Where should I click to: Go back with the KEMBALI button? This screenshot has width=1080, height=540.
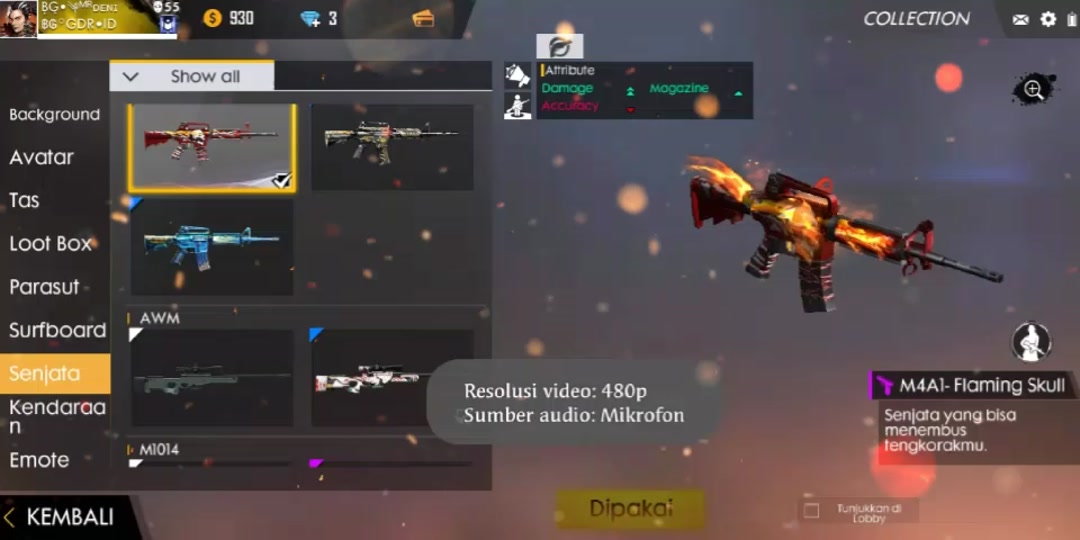point(60,517)
